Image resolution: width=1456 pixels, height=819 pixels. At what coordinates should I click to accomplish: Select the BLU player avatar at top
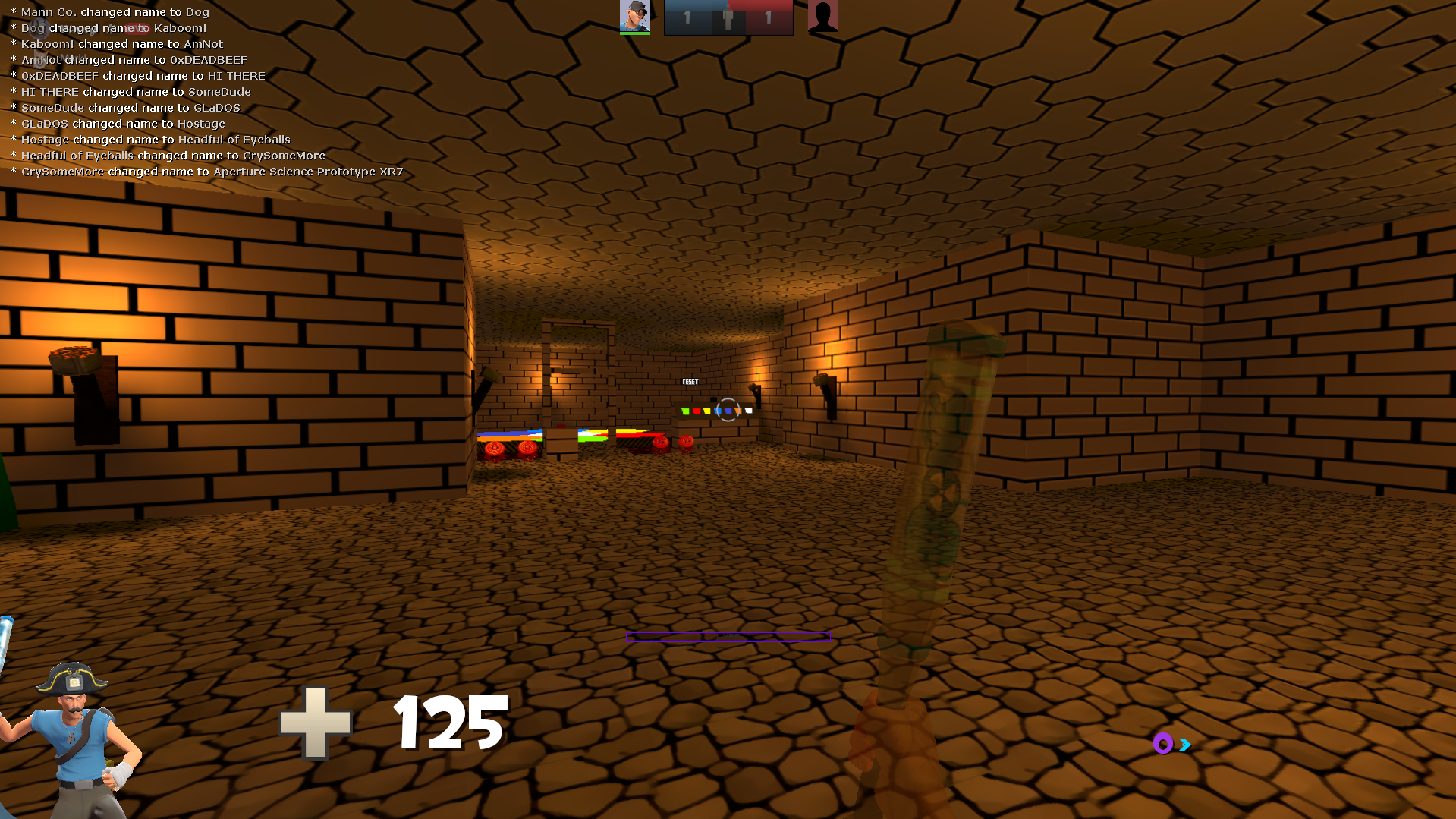point(635,17)
